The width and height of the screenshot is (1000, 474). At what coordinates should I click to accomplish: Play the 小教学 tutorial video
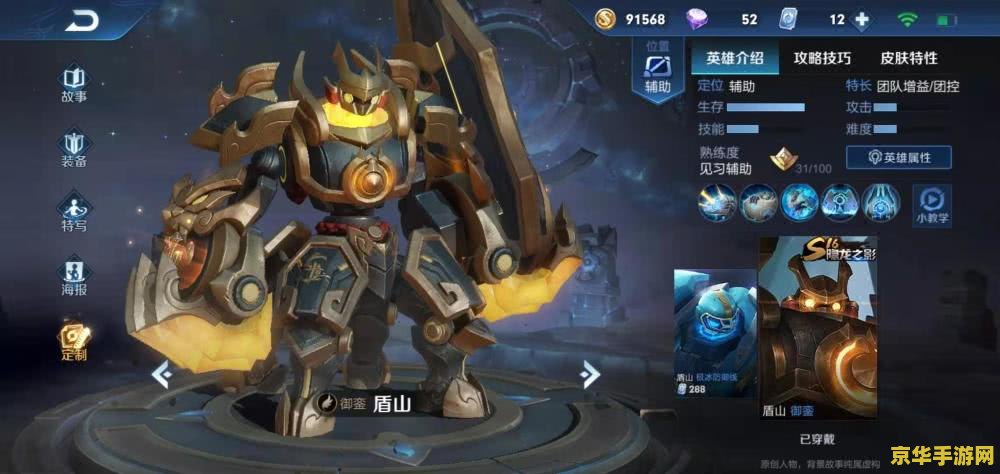pos(932,202)
